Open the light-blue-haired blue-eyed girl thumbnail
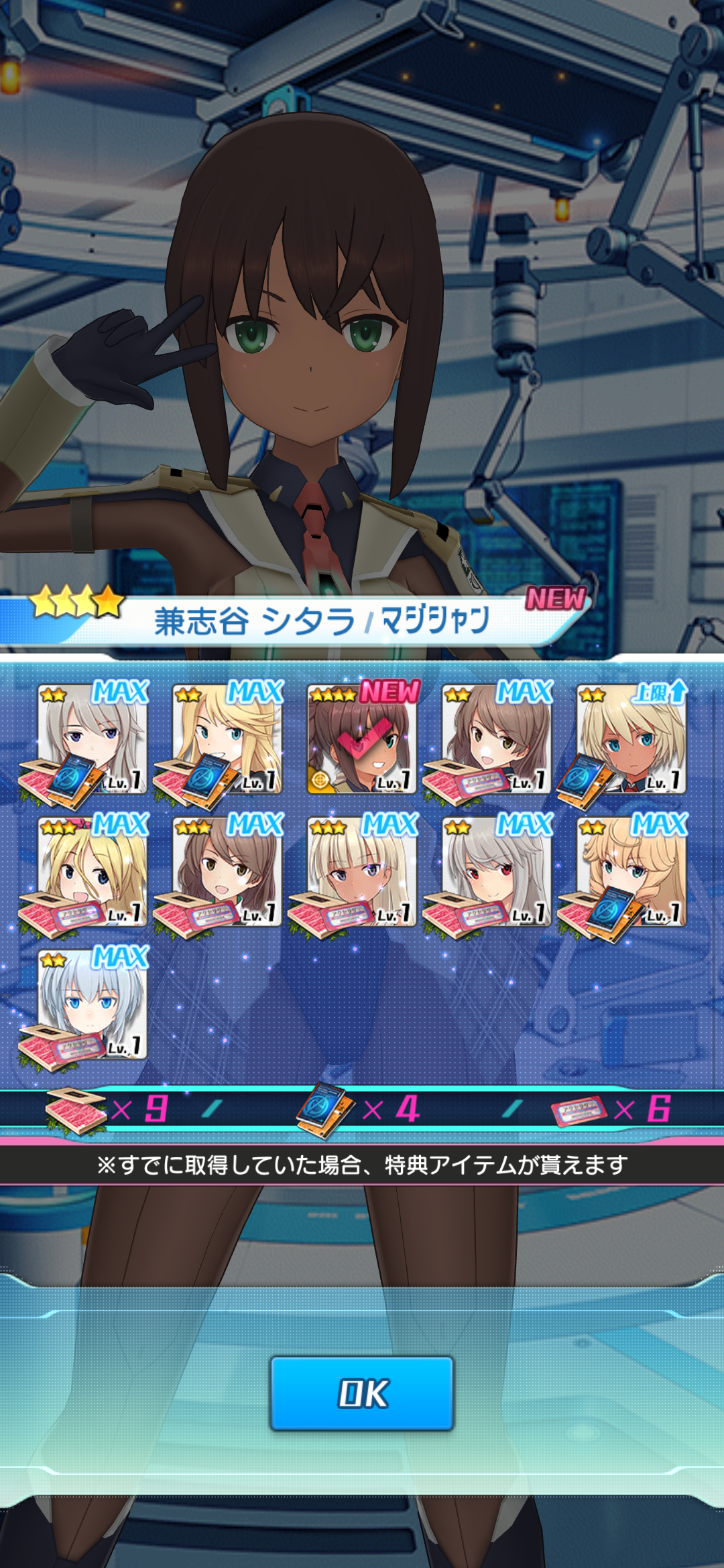 click(93, 1004)
